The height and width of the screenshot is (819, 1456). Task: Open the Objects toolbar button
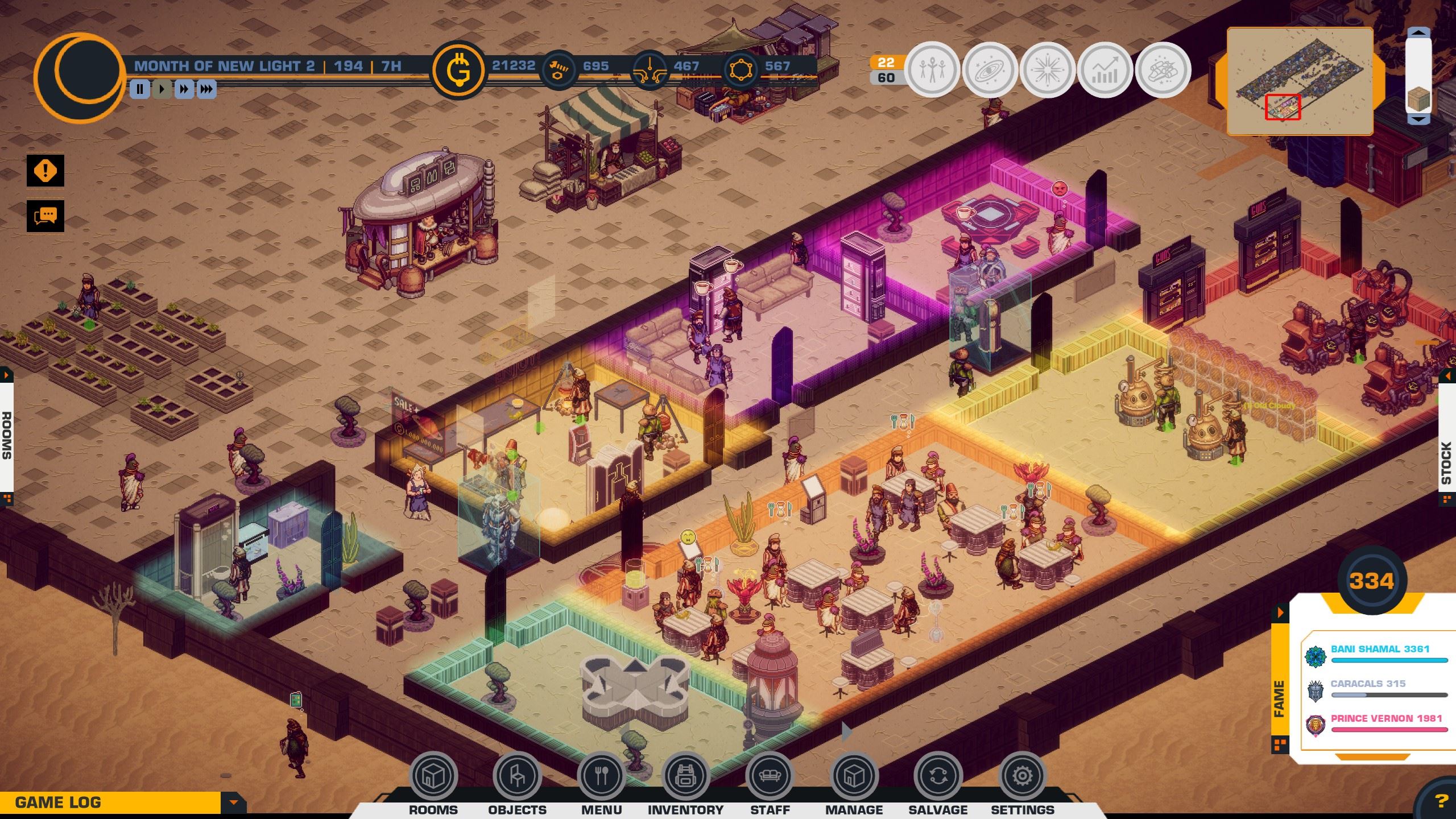517,776
